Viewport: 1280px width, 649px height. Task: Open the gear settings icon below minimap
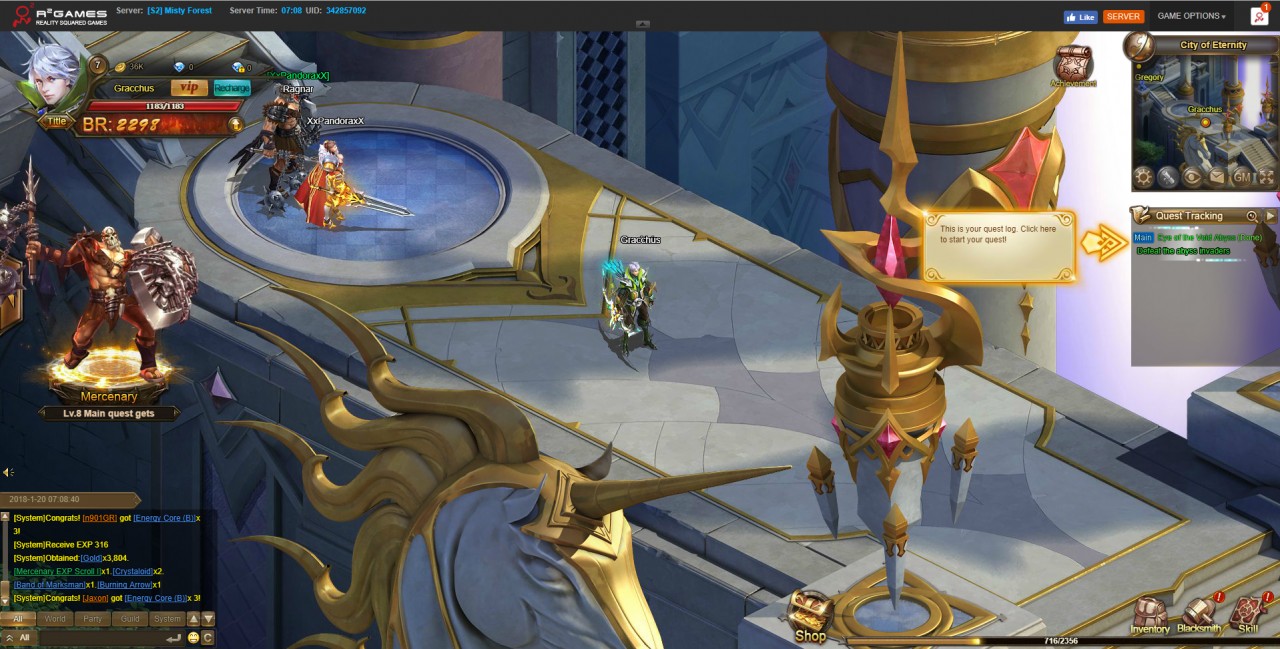tap(1143, 177)
